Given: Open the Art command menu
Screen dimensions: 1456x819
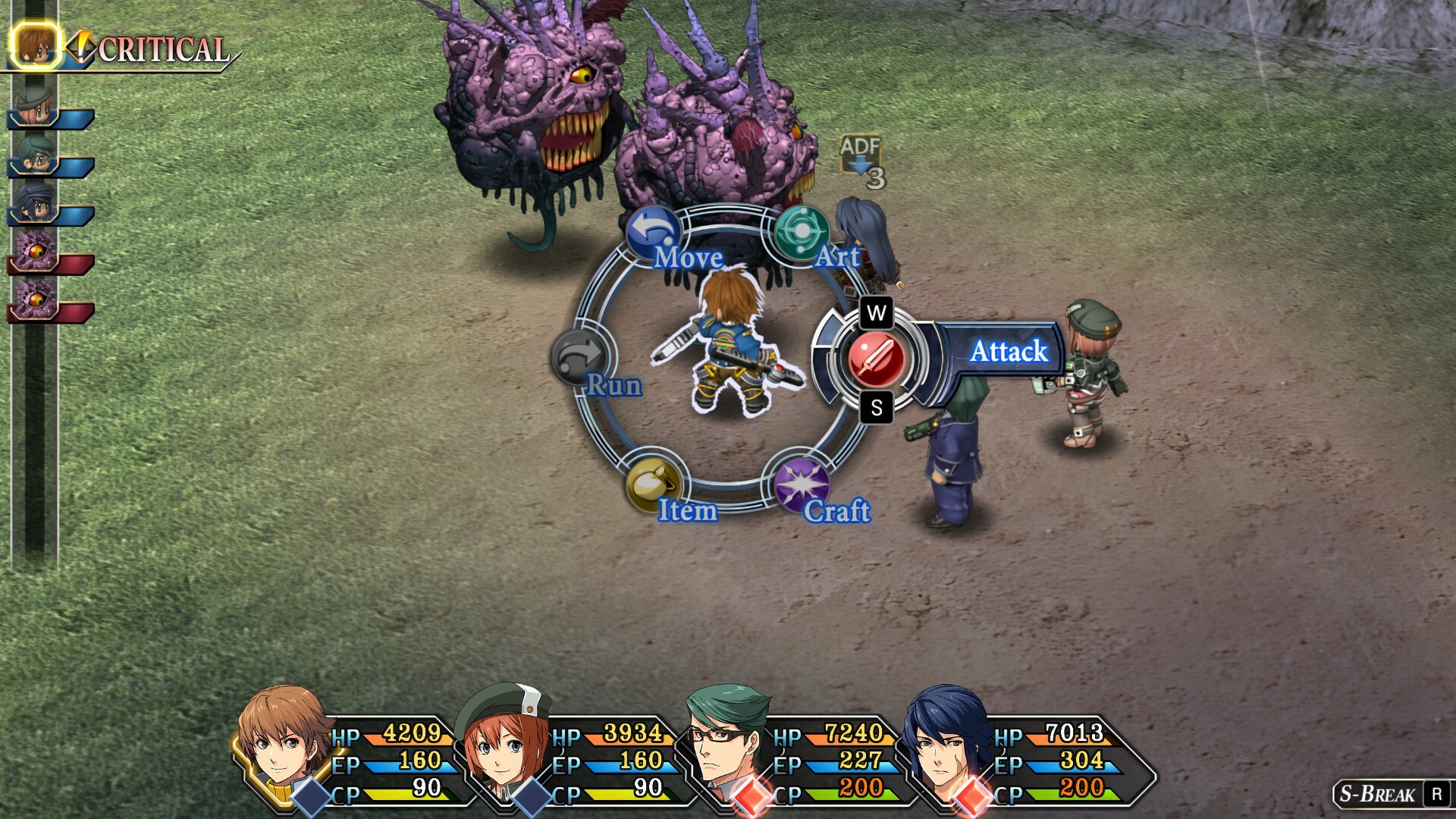Looking at the screenshot, I should click(801, 233).
